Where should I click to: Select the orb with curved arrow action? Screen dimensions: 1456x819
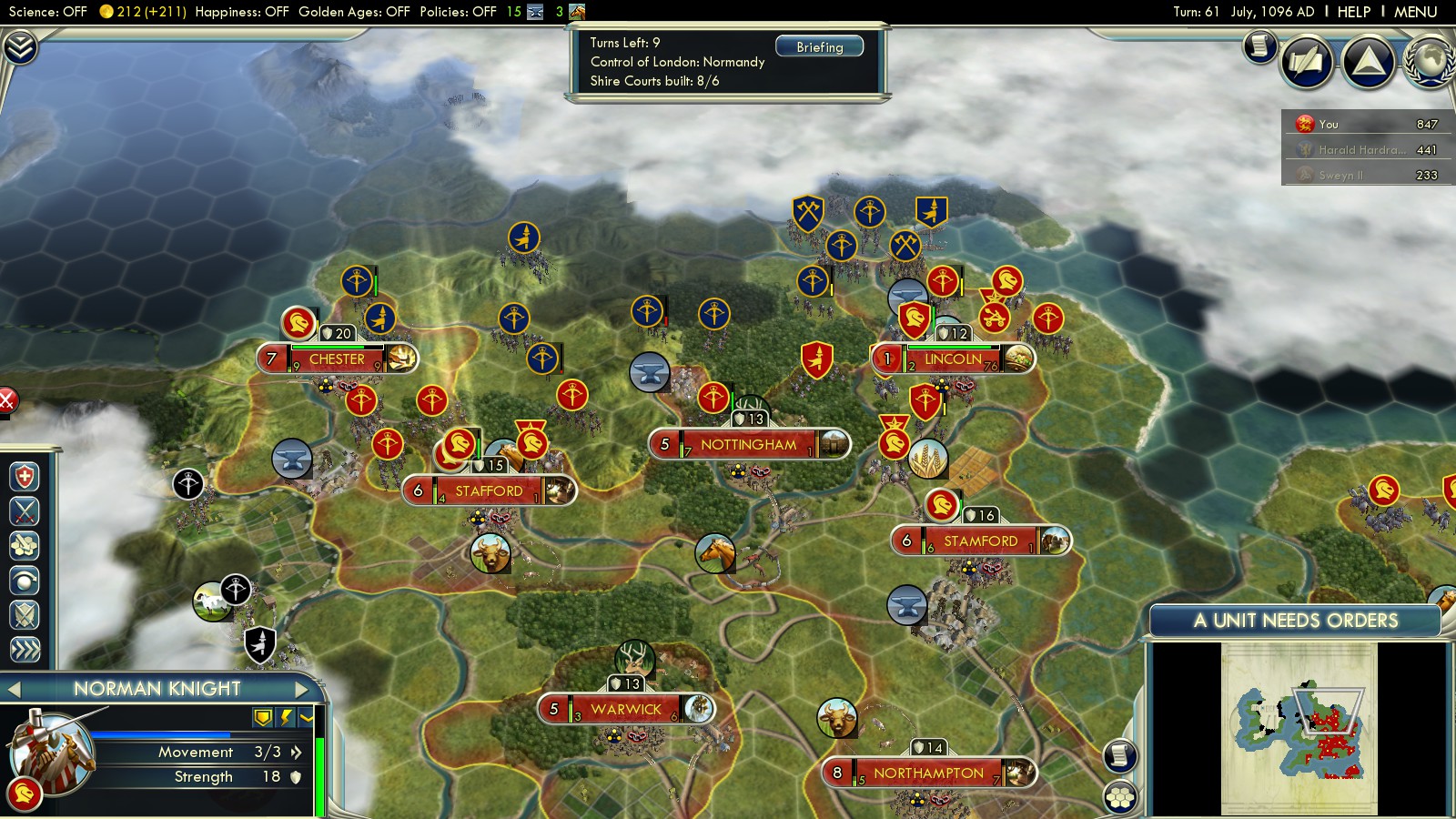coord(25,580)
